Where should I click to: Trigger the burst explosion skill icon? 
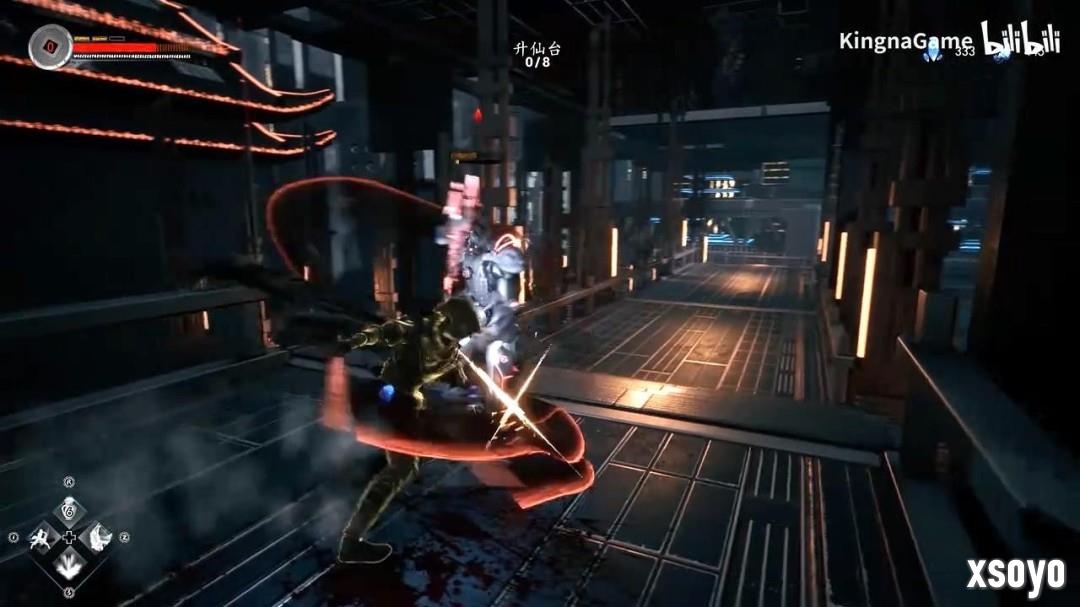point(69,566)
